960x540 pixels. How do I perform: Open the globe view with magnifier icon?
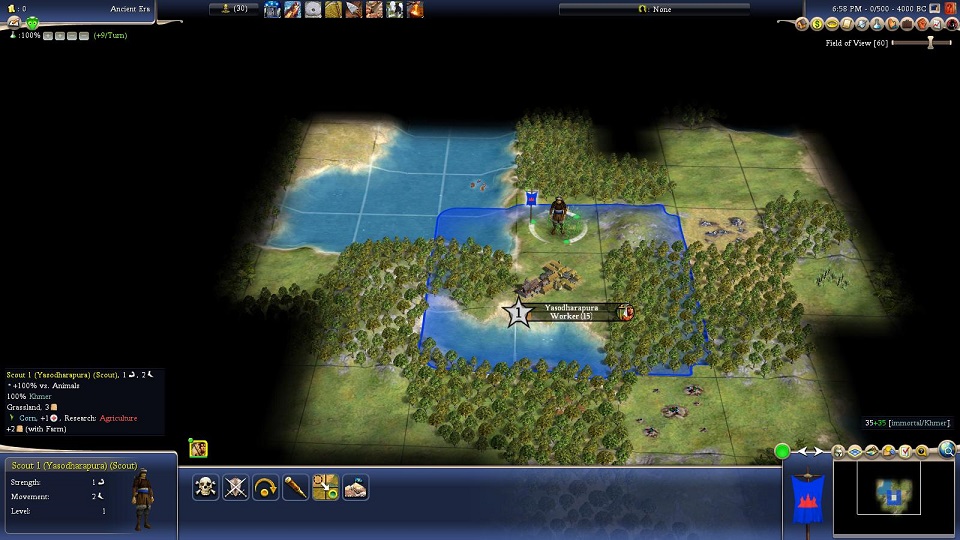(x=947, y=451)
